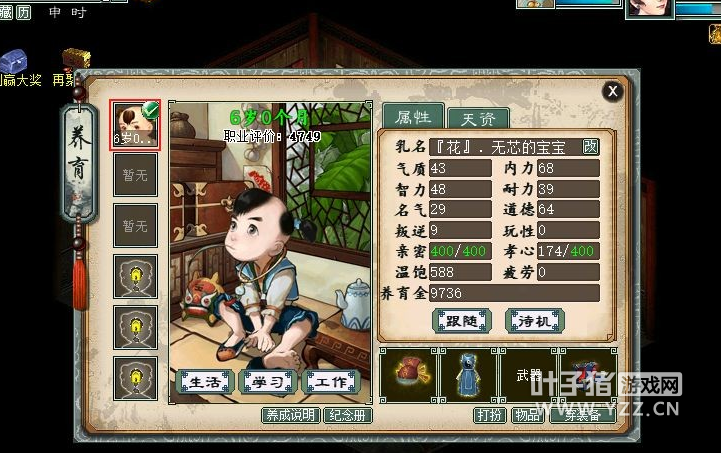
Task: Switch to the 属性 attributes tab
Action: tap(412, 116)
